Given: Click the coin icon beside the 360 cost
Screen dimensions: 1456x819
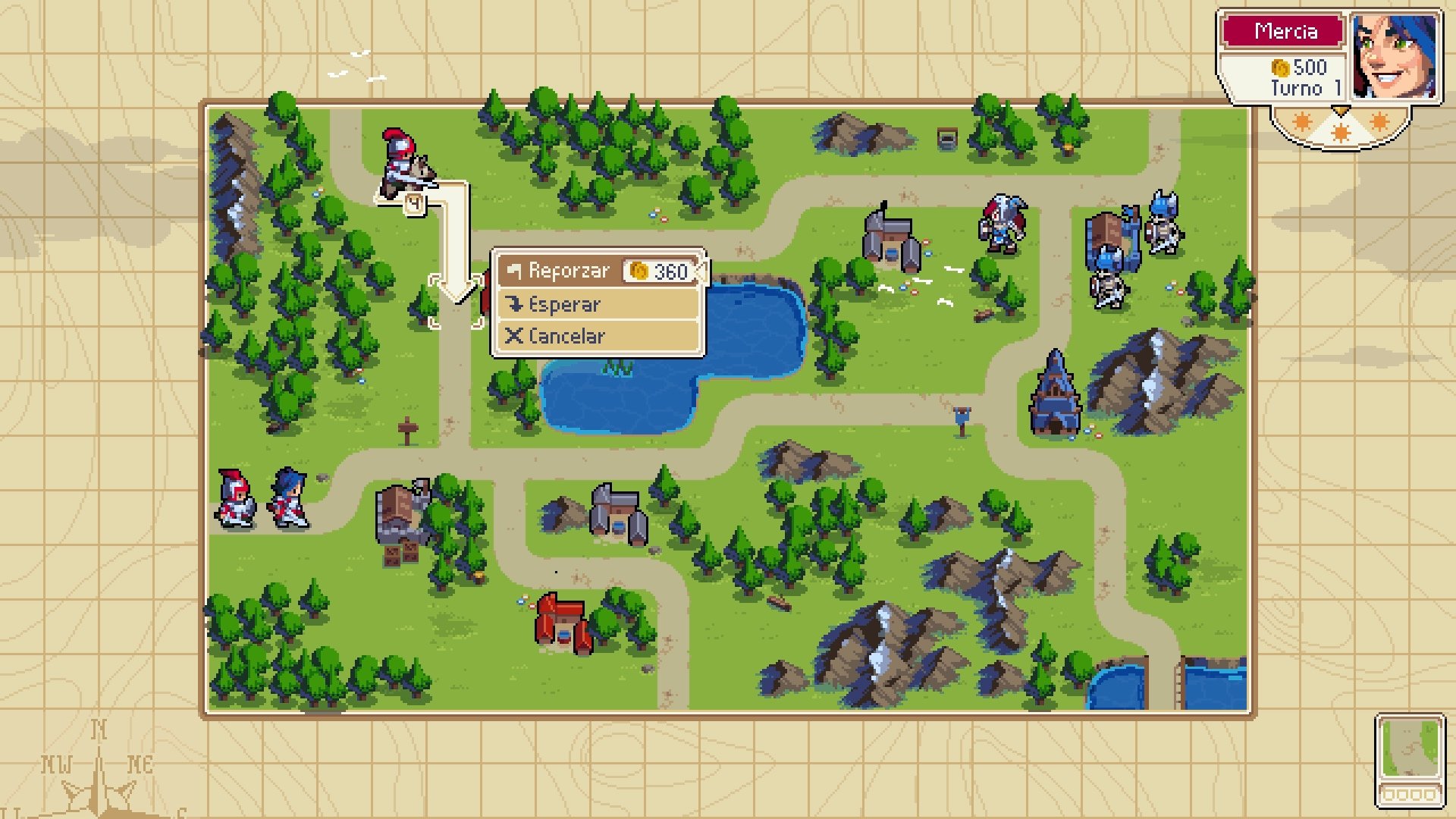Looking at the screenshot, I should (639, 270).
